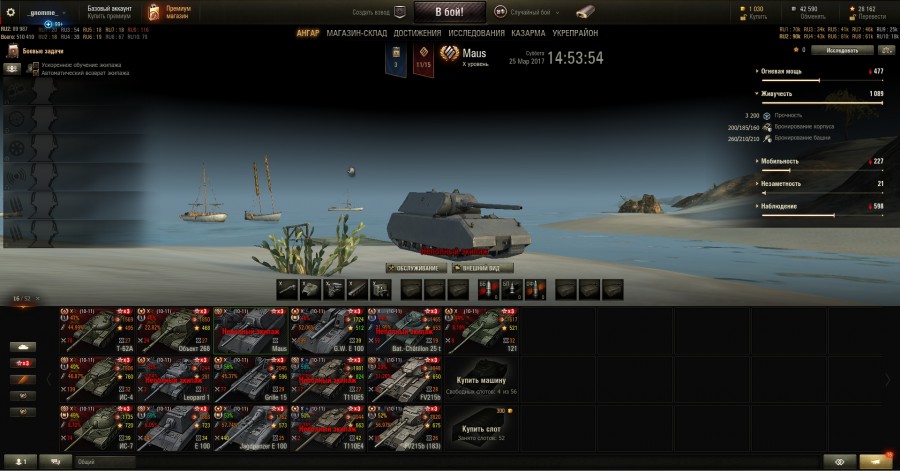This screenshot has width=900, height=471.
Task: Start battle with the В бой! button
Action: tap(449, 12)
